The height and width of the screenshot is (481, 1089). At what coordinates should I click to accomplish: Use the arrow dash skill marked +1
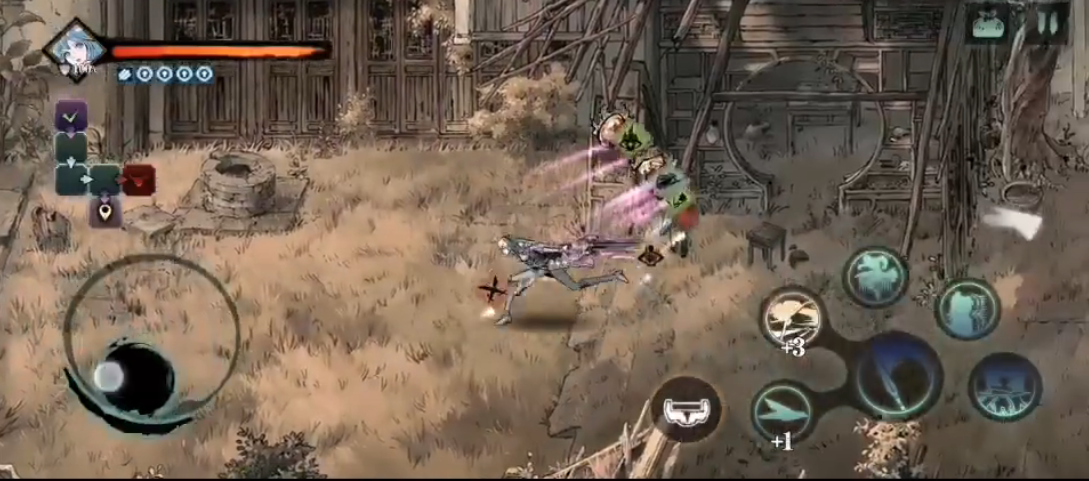point(783,410)
